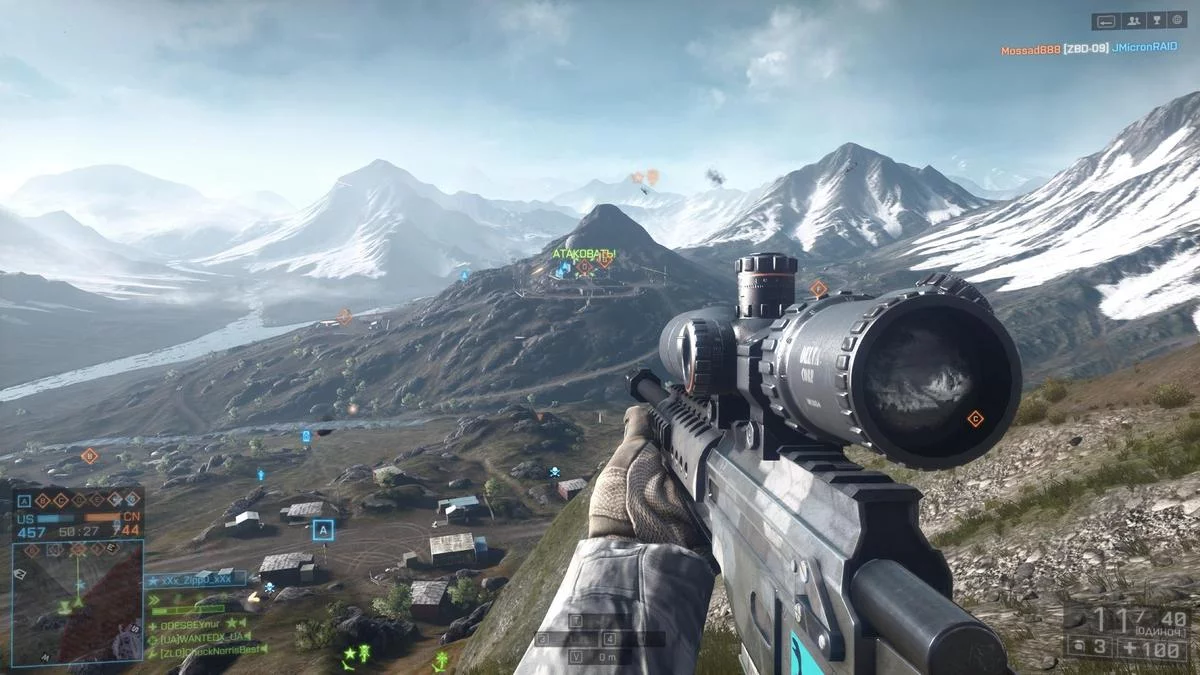Open the trophy overlay icon
Screen dimensions: 1200x675
pos(1156,20)
